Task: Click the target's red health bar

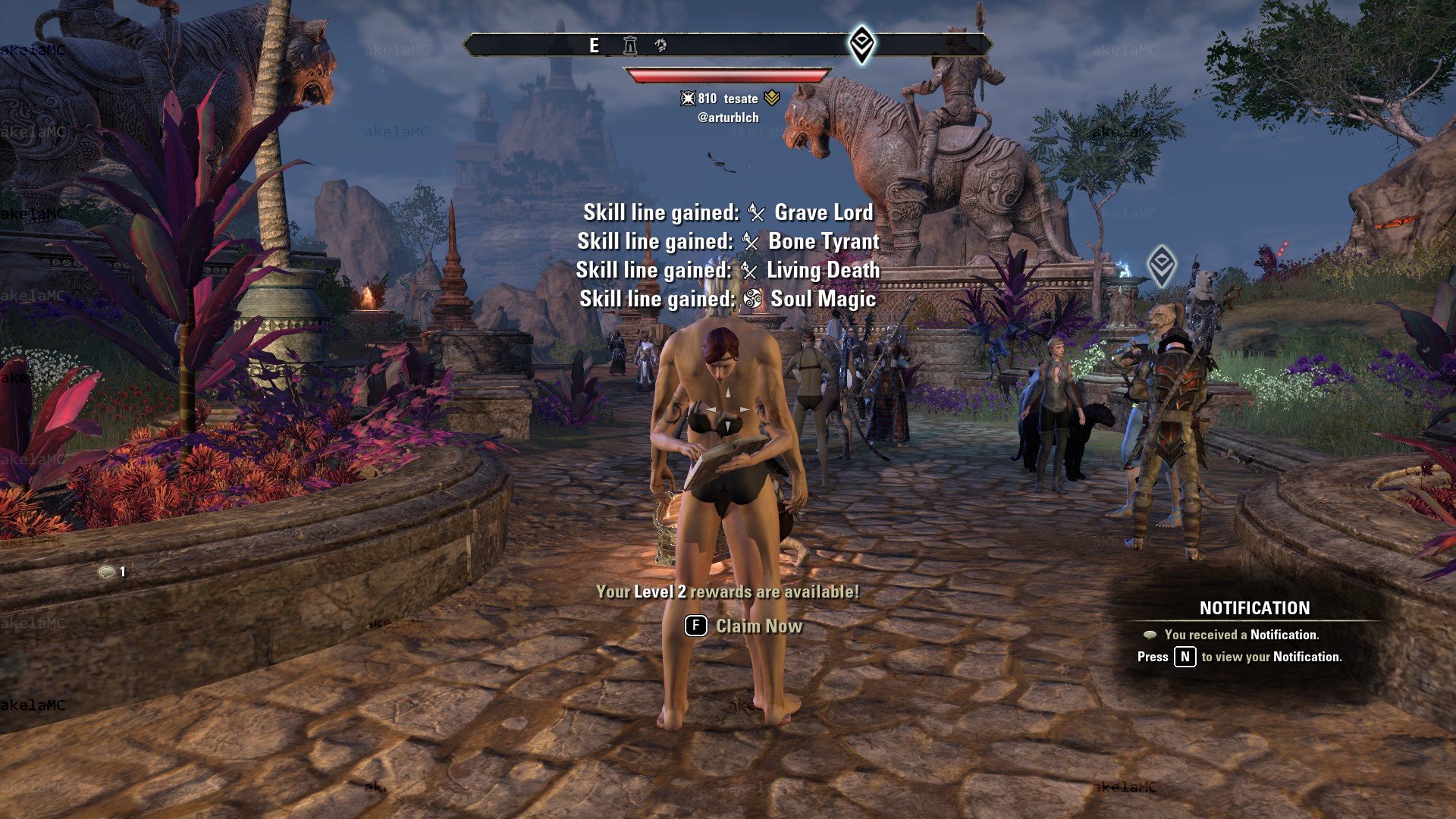Action: tap(724, 74)
